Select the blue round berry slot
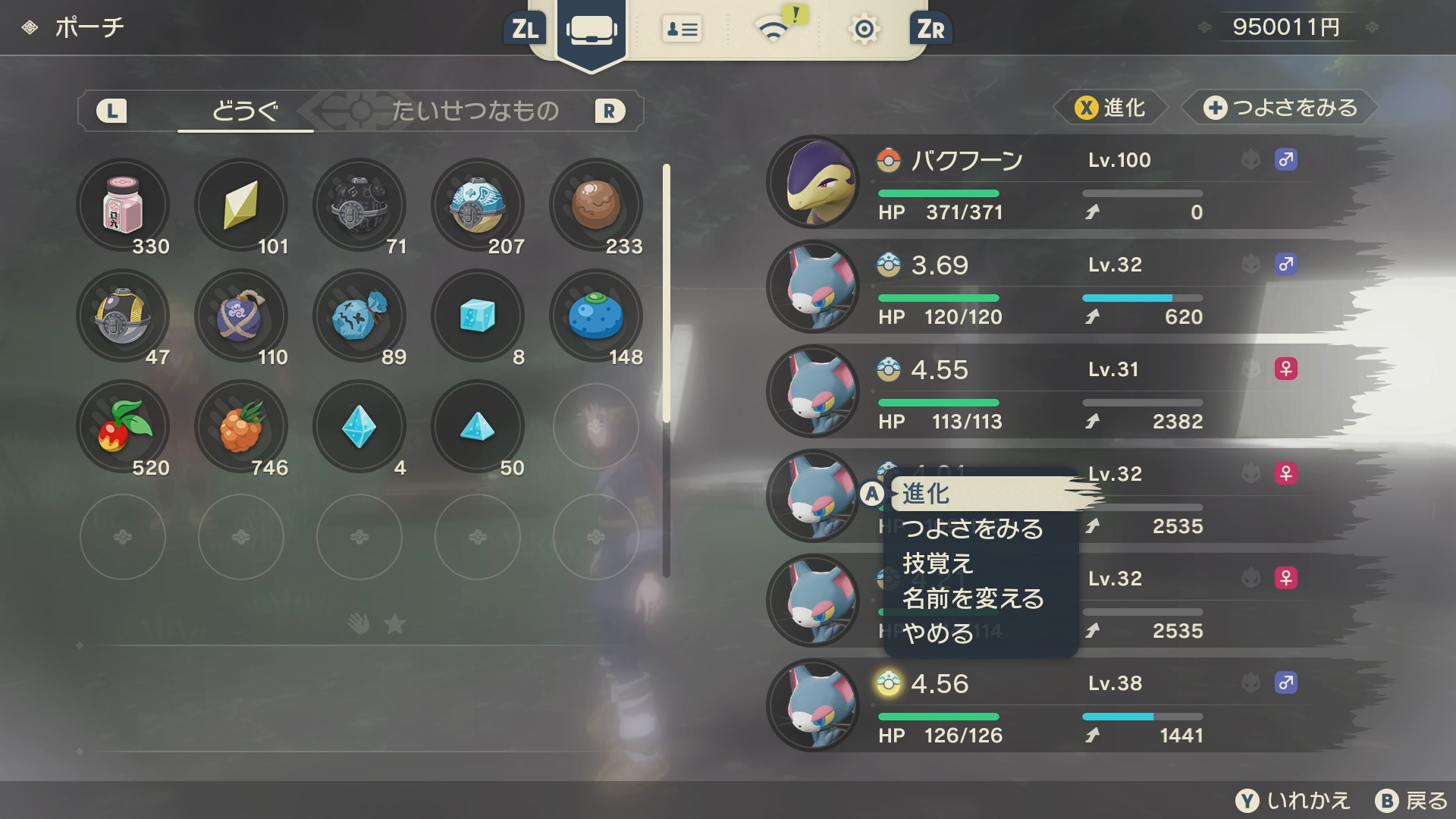This screenshot has width=1456, height=819. (596, 316)
